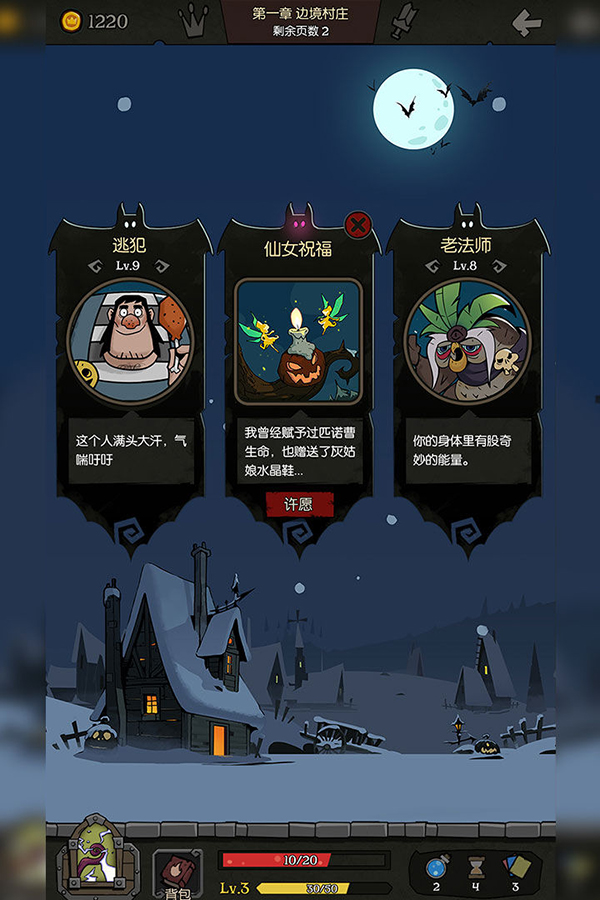The height and width of the screenshot is (900, 600).
Task: Click the sword icon in top bar
Action: [x=402, y=21]
